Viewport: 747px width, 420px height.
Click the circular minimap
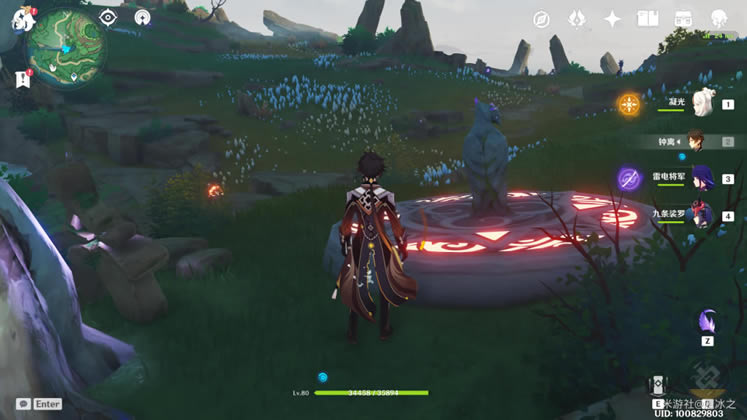tap(68, 42)
